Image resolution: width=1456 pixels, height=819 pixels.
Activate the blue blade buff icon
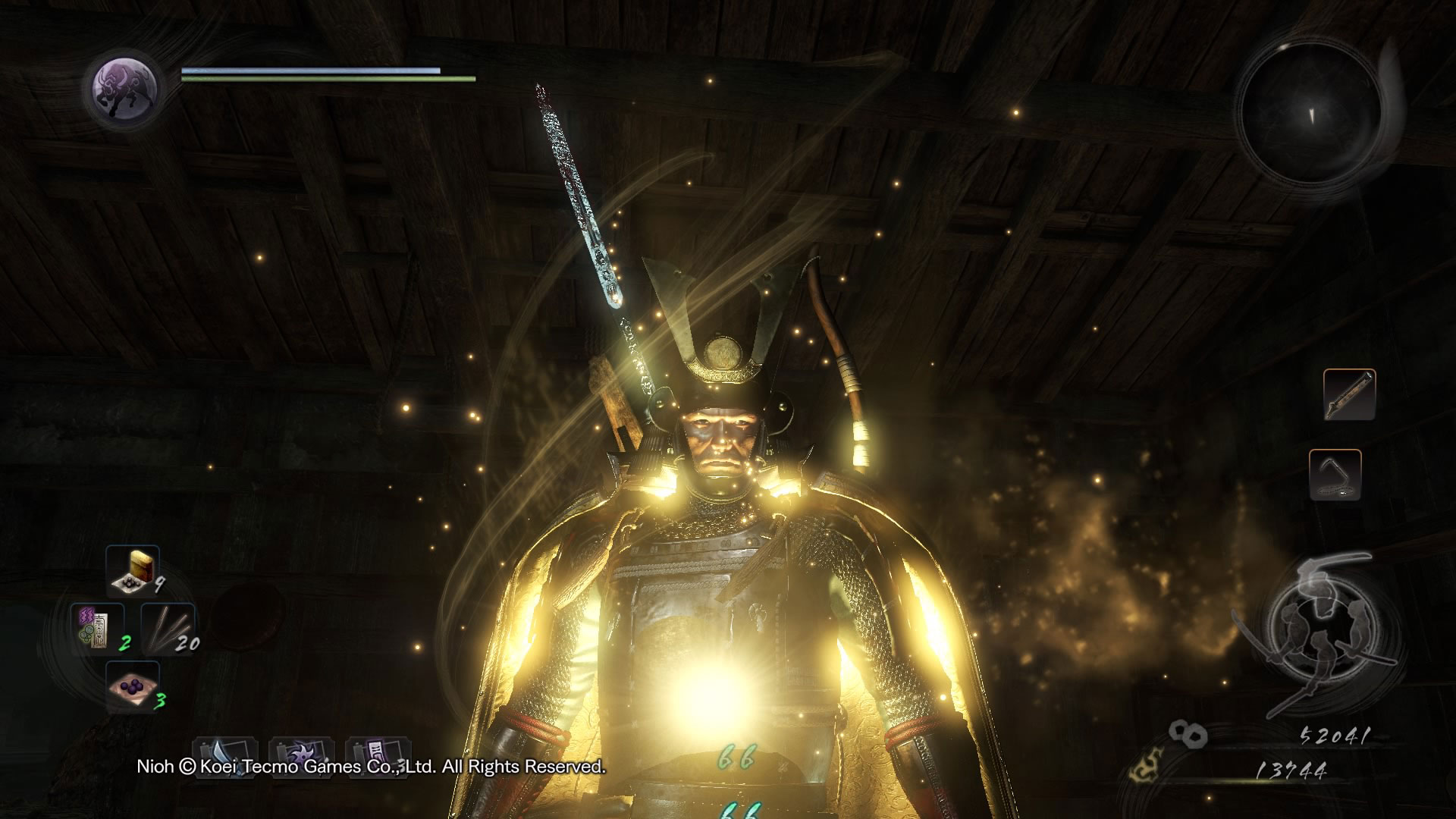[225, 758]
